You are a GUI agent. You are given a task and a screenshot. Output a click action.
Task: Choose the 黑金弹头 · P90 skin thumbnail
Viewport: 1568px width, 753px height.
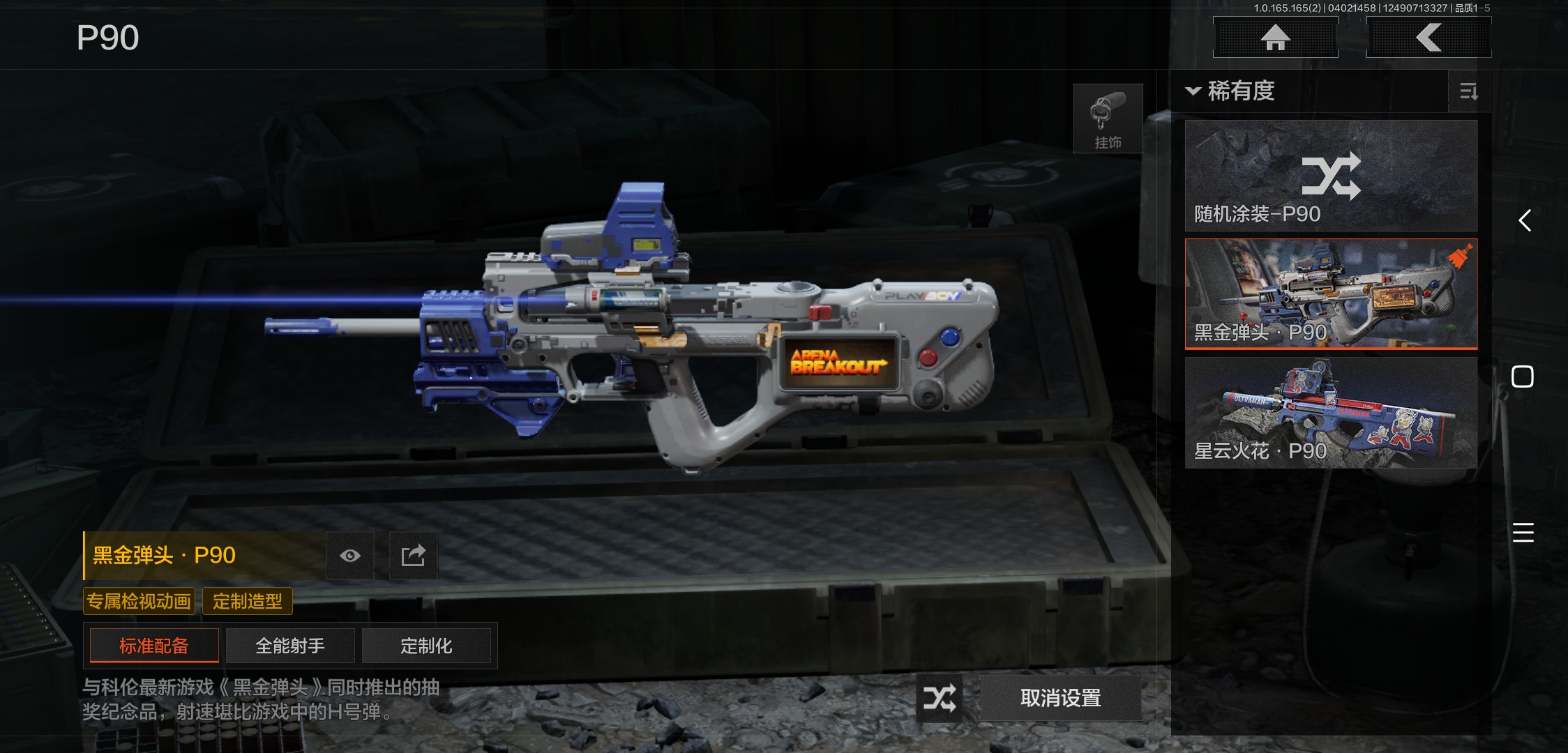click(x=1331, y=294)
